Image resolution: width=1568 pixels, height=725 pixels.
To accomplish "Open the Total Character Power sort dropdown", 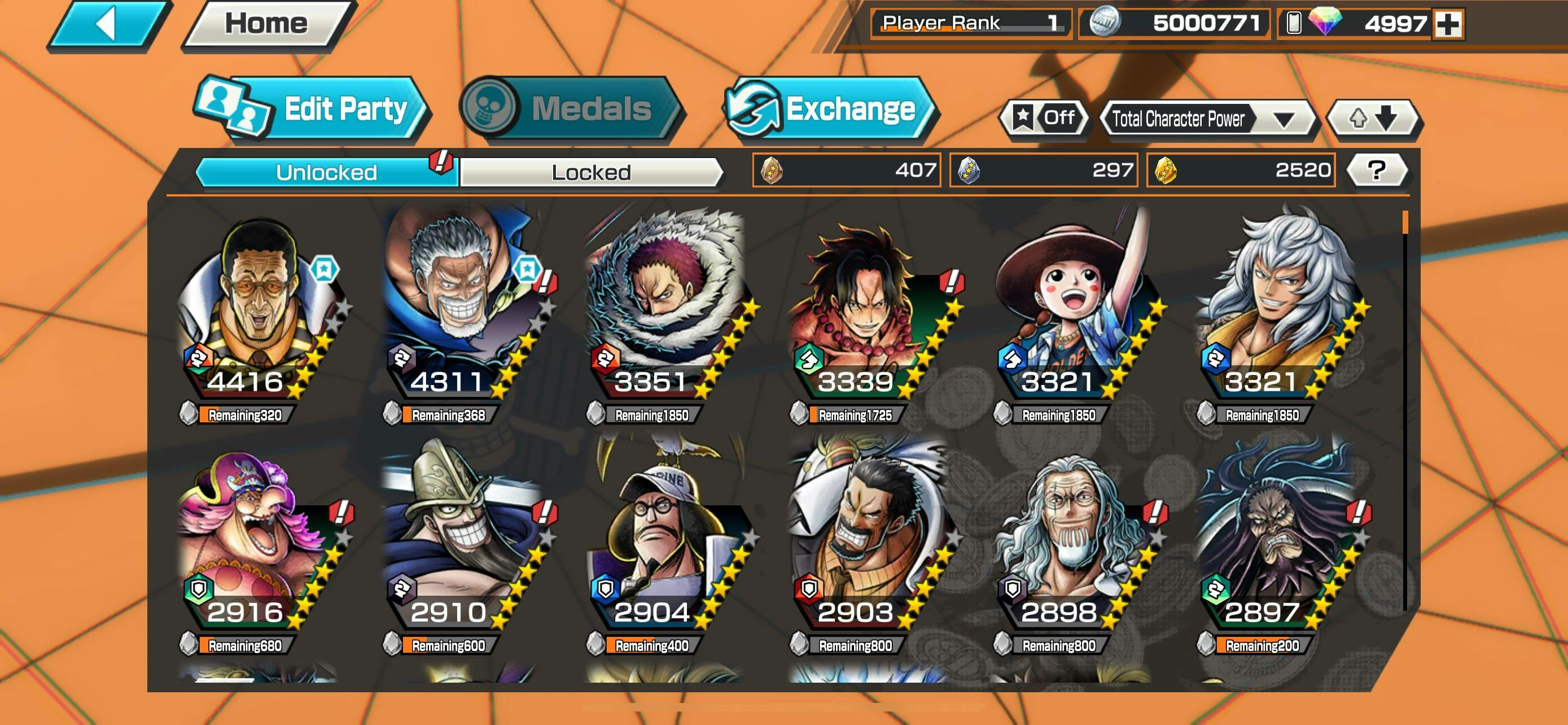I will (1208, 119).
